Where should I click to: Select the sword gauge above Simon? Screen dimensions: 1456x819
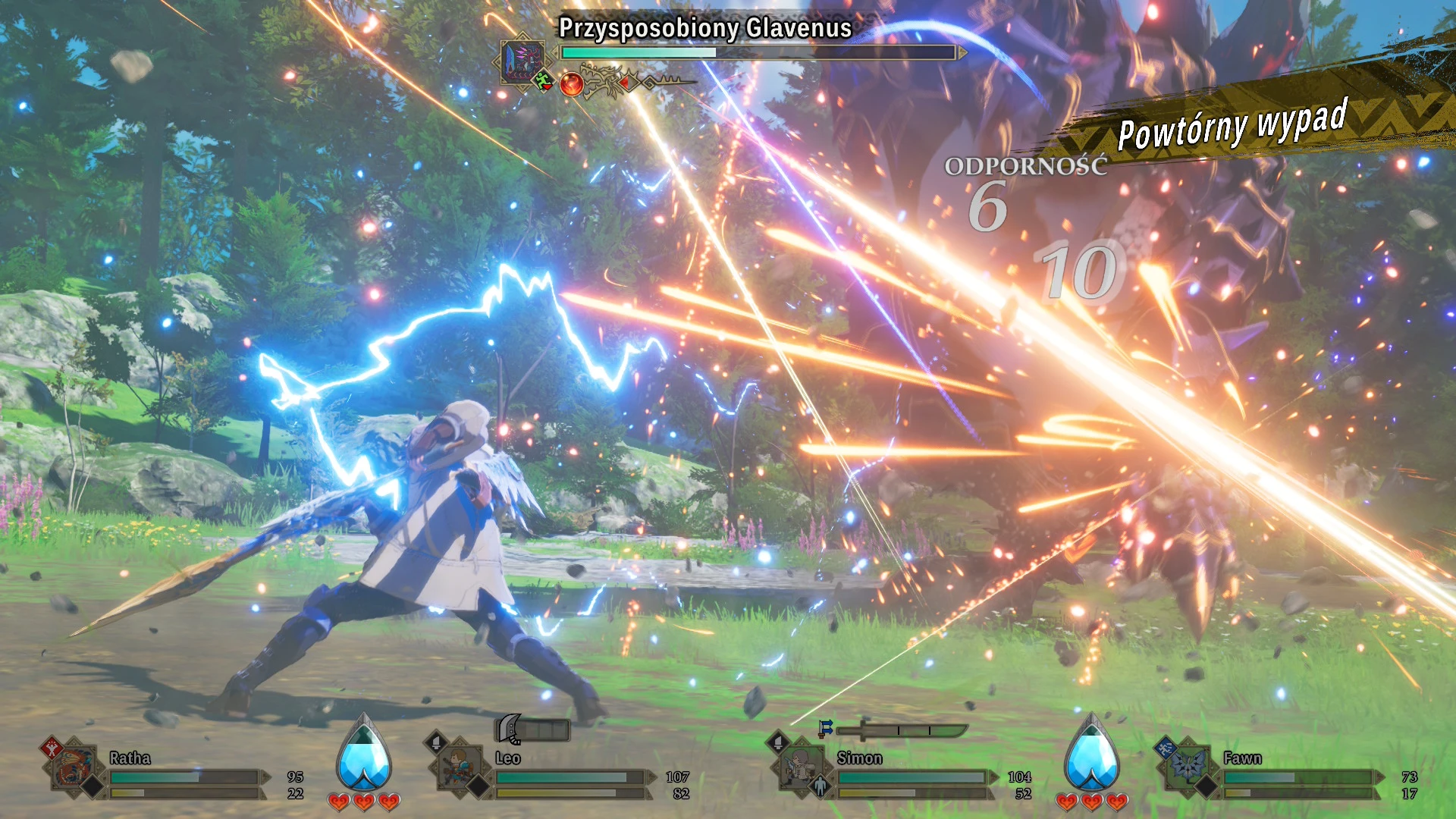point(902,730)
